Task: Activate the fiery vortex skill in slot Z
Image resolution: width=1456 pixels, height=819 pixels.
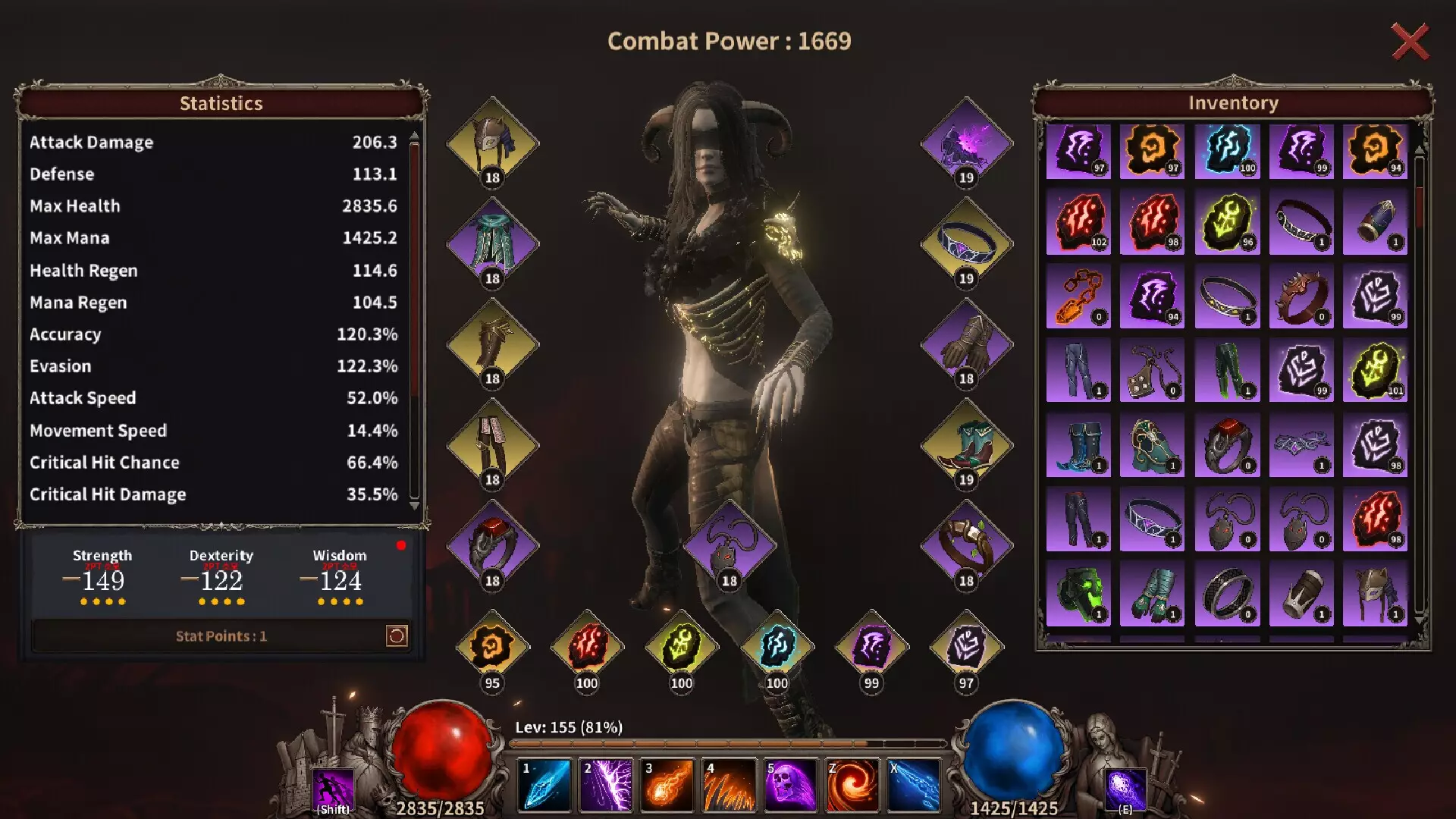Action: coord(852,783)
